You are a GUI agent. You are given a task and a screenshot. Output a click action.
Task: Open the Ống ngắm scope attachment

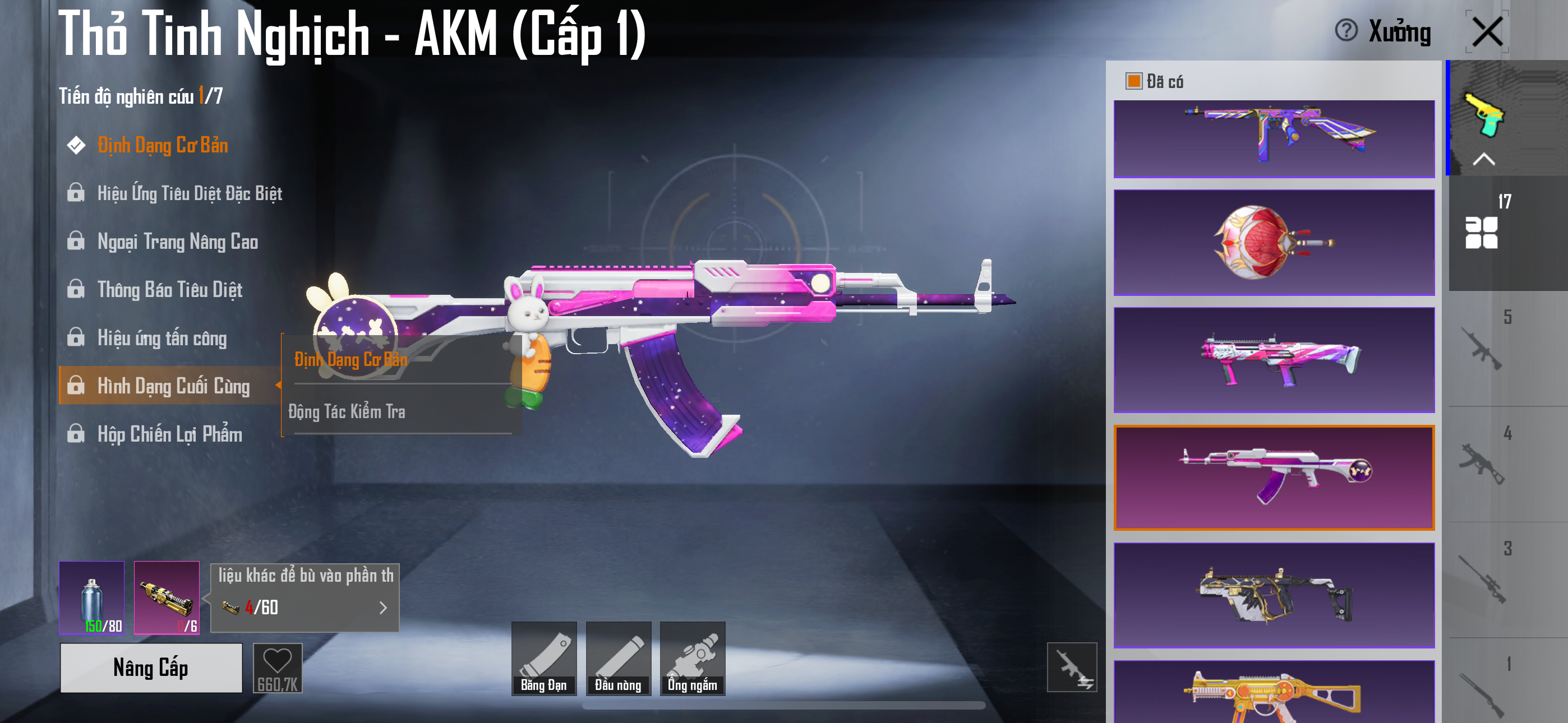(x=692, y=658)
